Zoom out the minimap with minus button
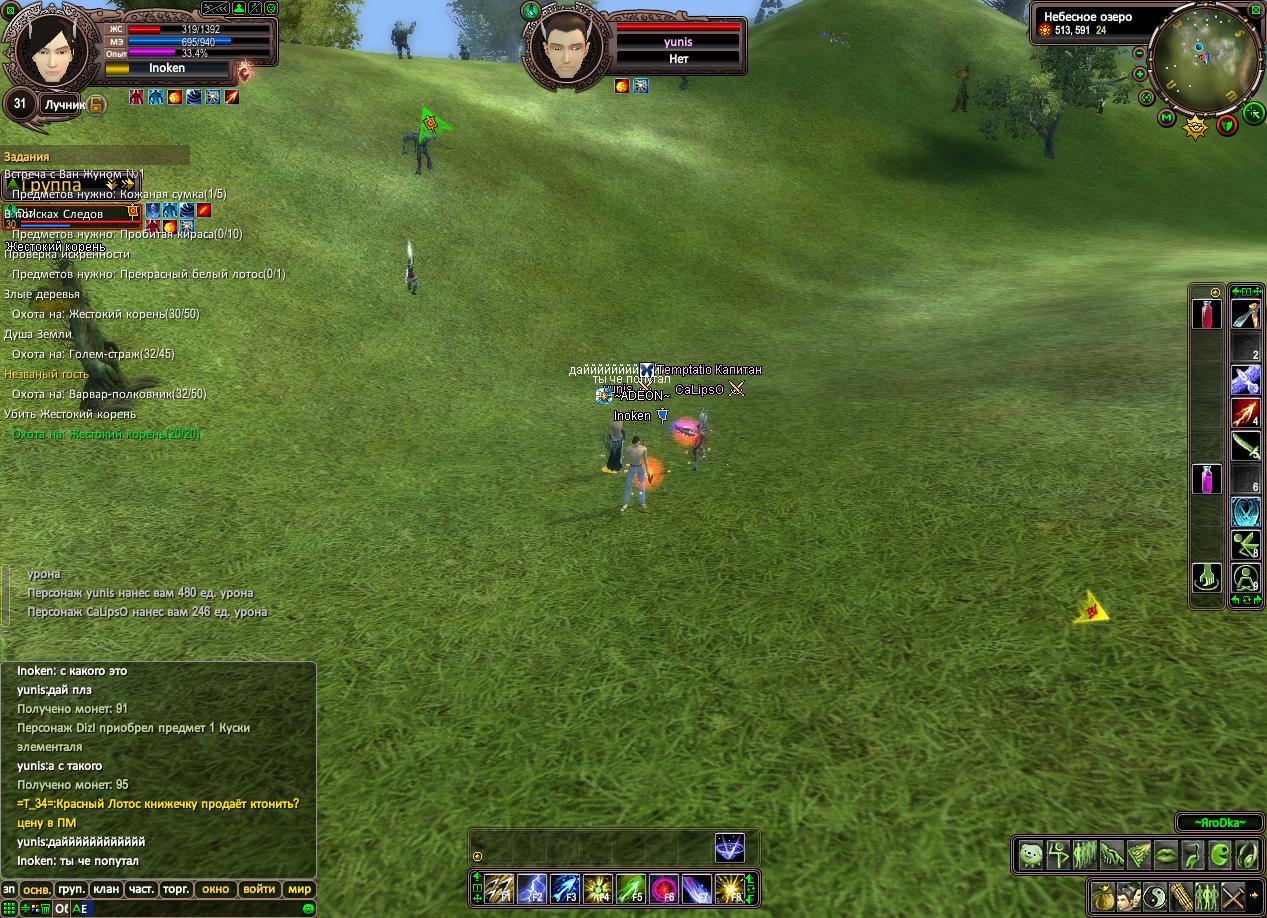 (1139, 53)
